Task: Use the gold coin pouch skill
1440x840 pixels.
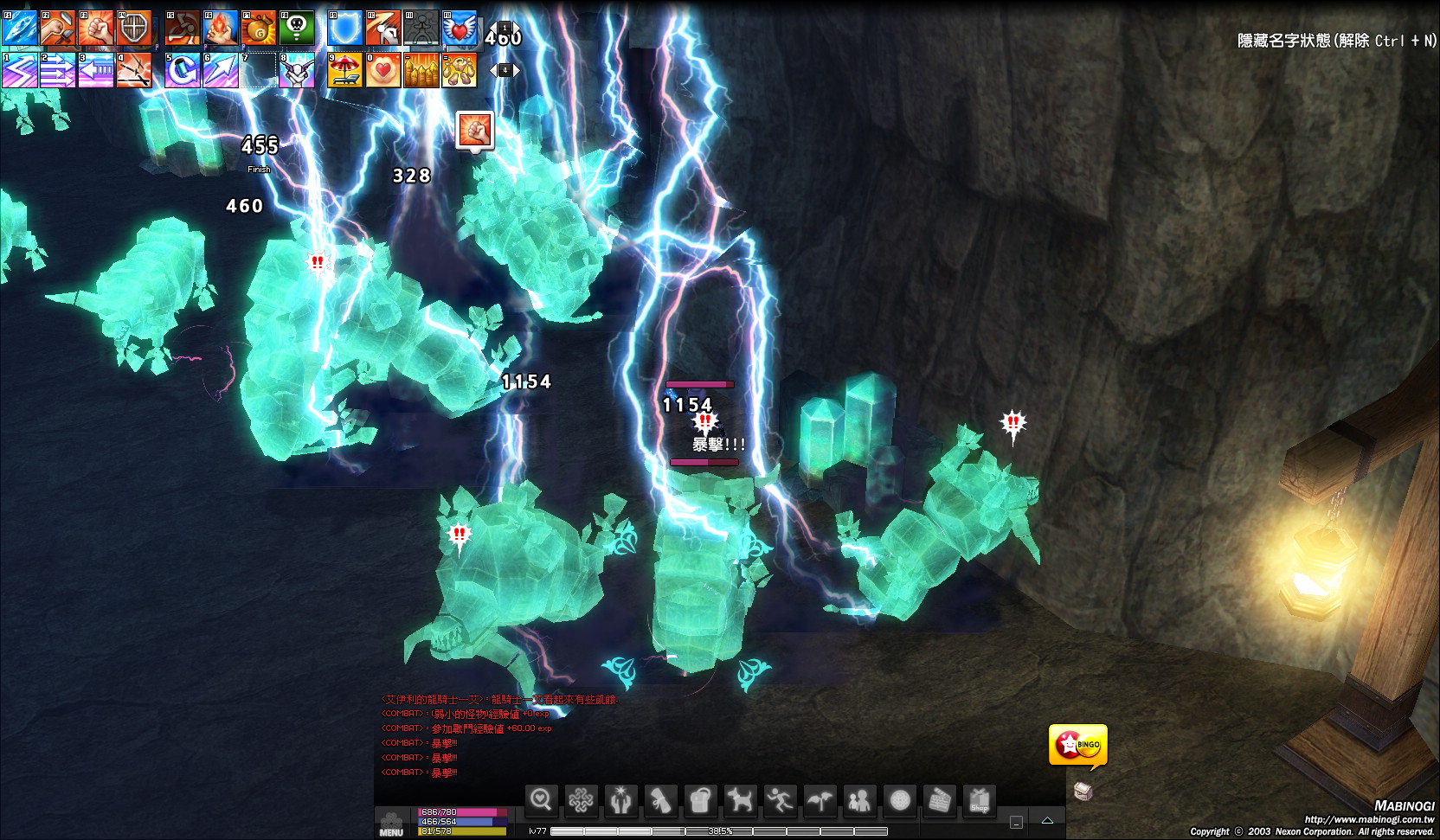Action: [259, 29]
